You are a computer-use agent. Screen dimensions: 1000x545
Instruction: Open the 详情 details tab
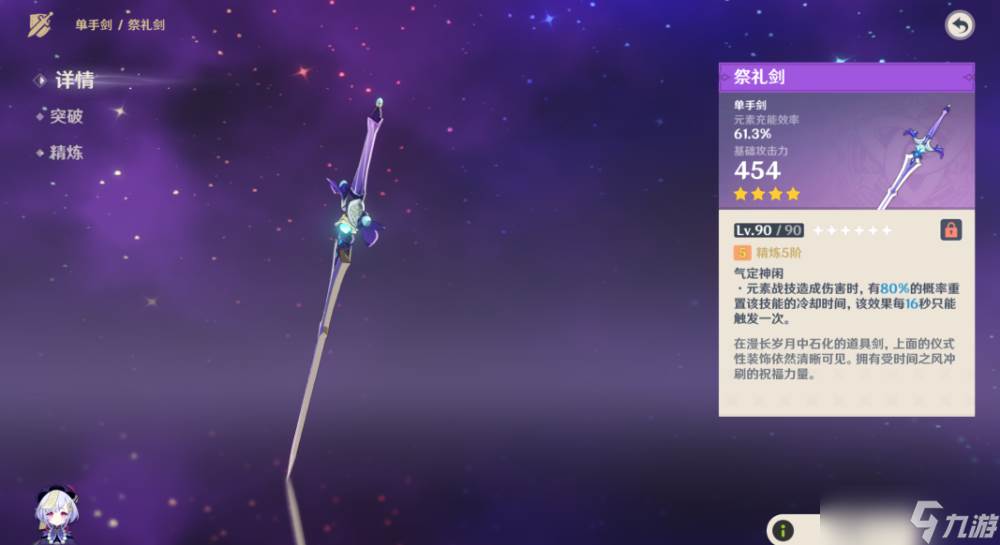[x=72, y=81]
